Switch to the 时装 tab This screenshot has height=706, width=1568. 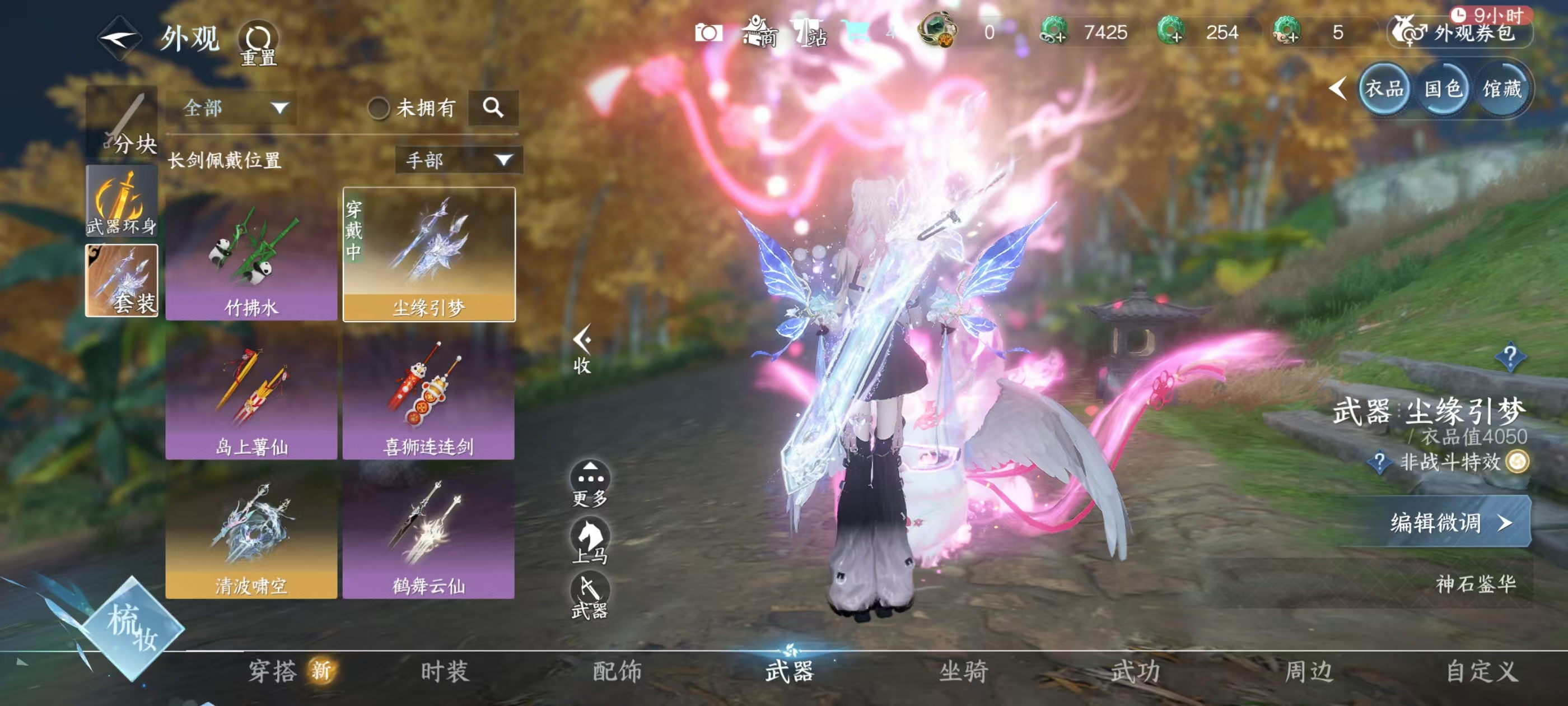[x=444, y=671]
